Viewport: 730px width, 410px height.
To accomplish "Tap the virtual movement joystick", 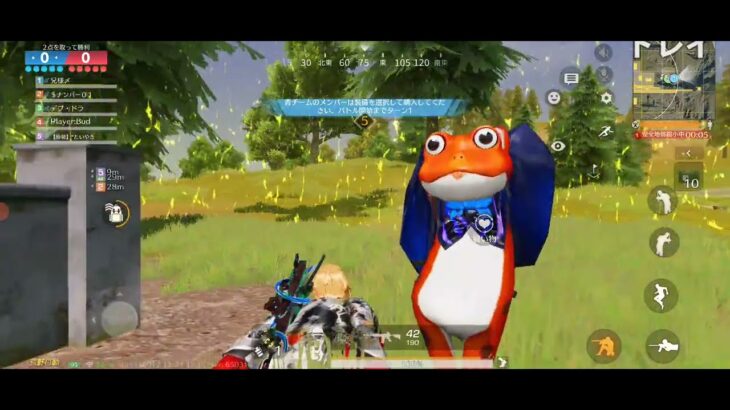I will point(118,318).
